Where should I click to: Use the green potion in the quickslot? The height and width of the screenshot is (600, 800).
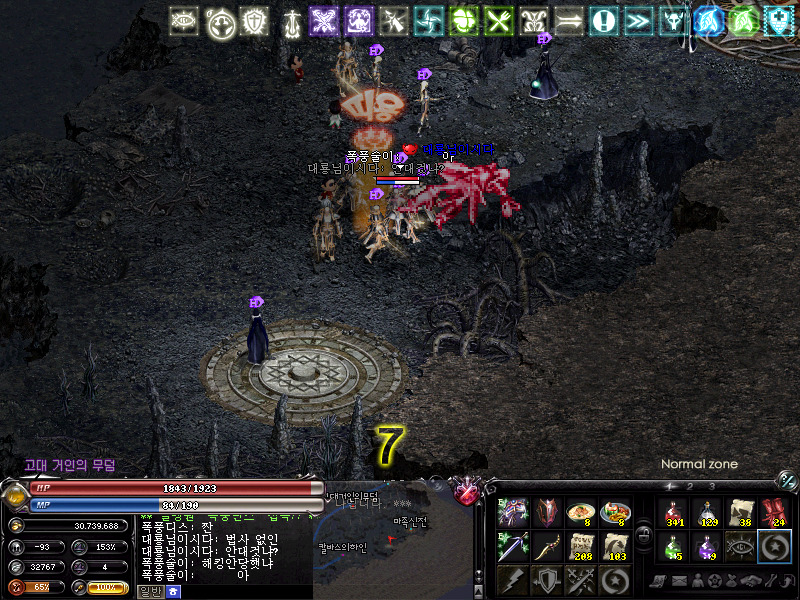672,546
